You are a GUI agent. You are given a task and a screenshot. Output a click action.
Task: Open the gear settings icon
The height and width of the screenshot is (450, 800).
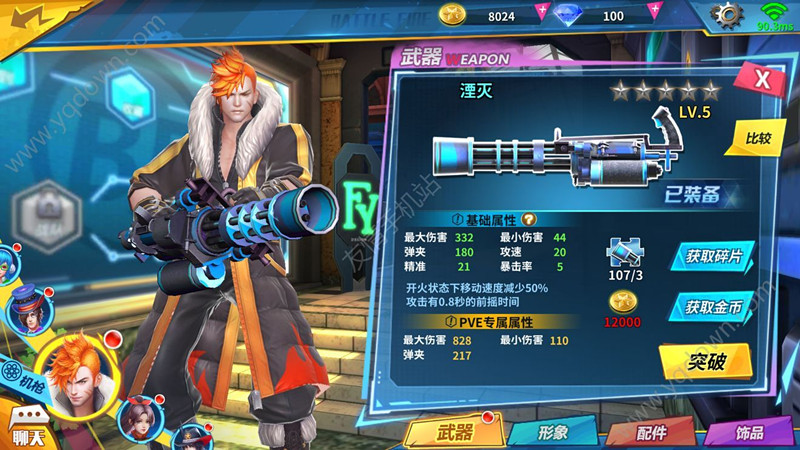coord(727,16)
